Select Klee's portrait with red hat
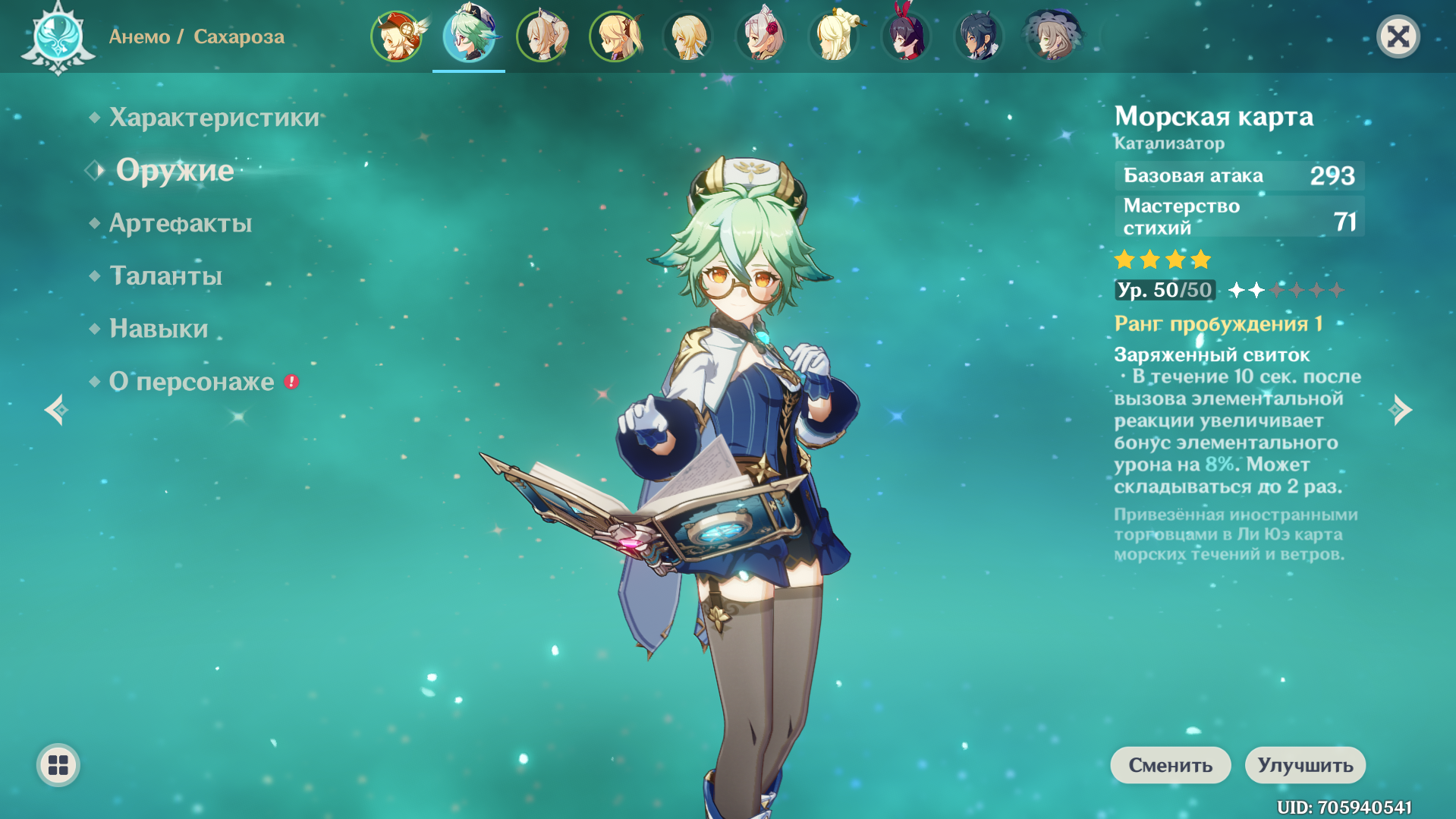1456x819 pixels. [x=396, y=36]
